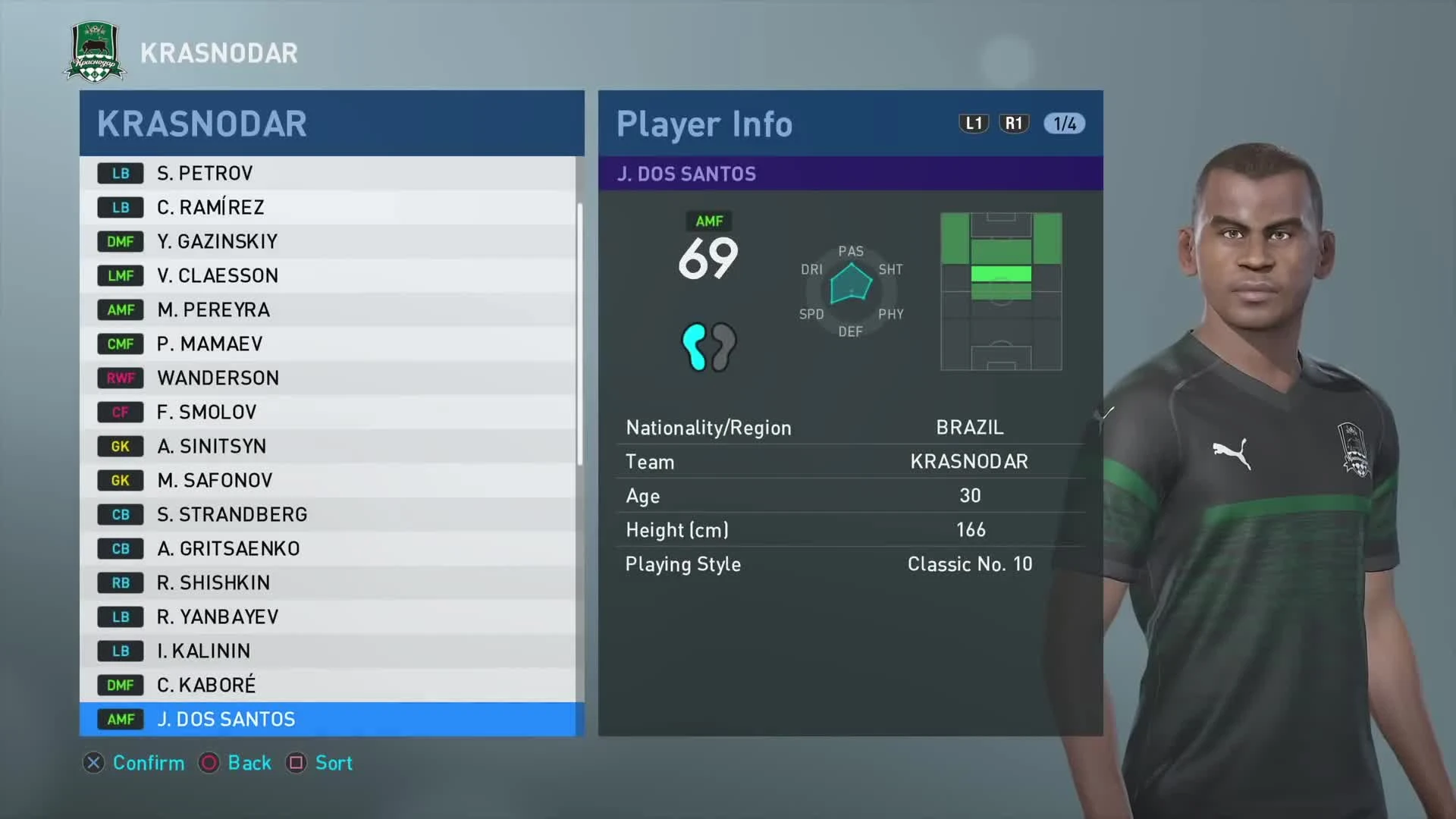Click the GK badge next to A. SINITSYN
This screenshot has width=1456, height=819.
[120, 446]
